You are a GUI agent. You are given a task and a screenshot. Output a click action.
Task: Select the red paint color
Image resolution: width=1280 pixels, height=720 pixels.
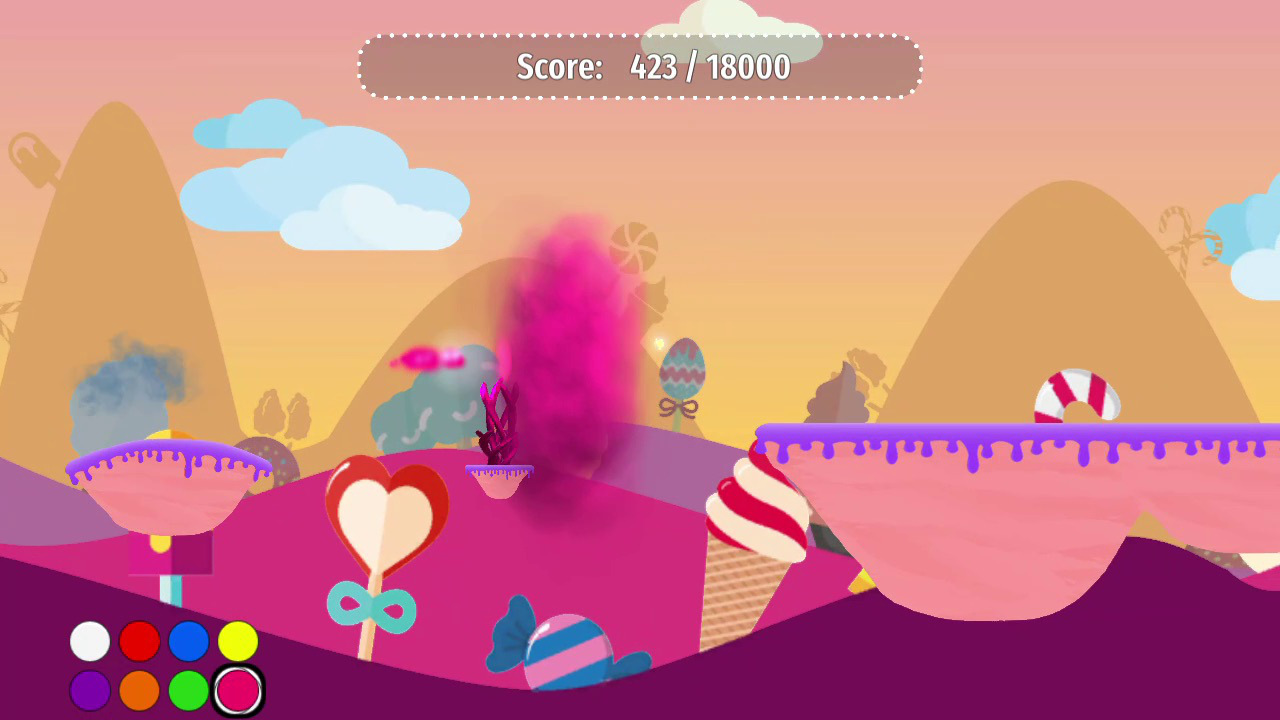point(139,642)
